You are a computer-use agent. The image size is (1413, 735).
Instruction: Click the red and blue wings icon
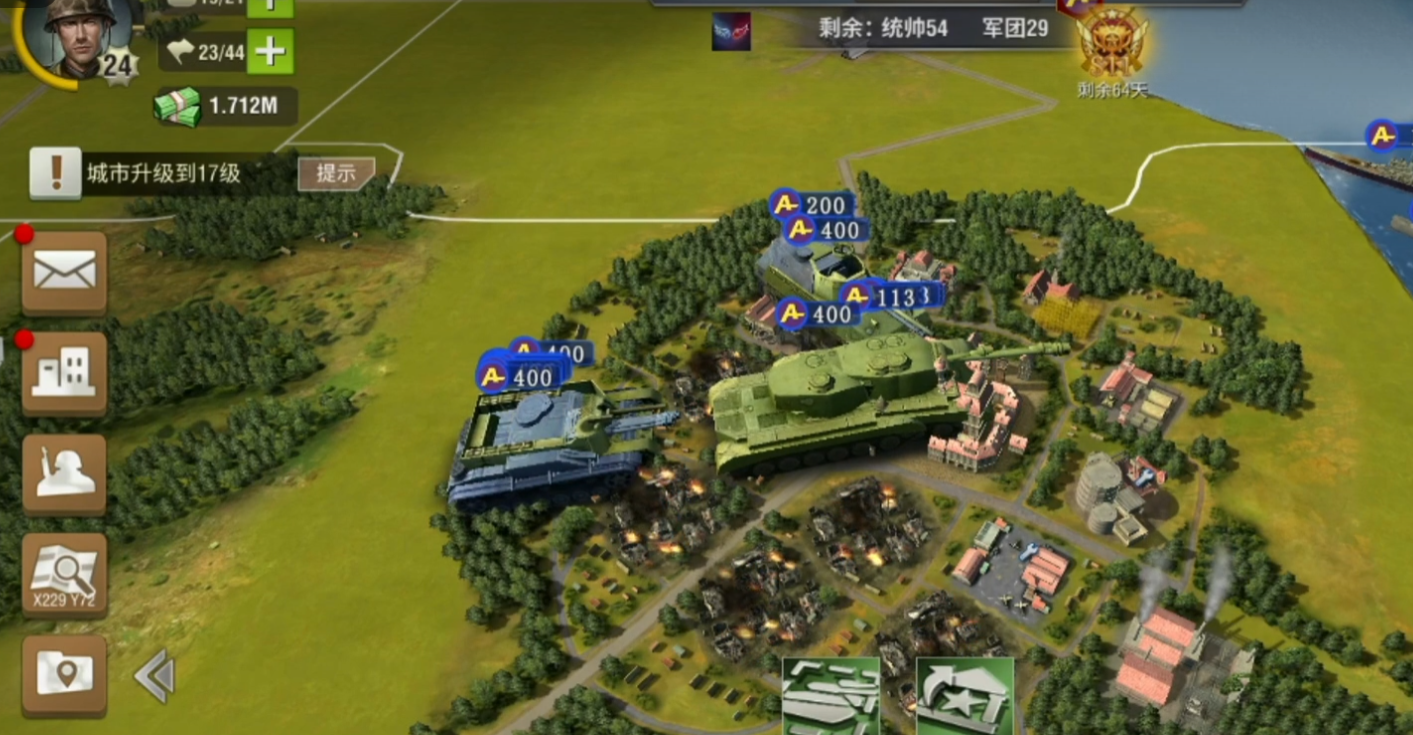(731, 31)
